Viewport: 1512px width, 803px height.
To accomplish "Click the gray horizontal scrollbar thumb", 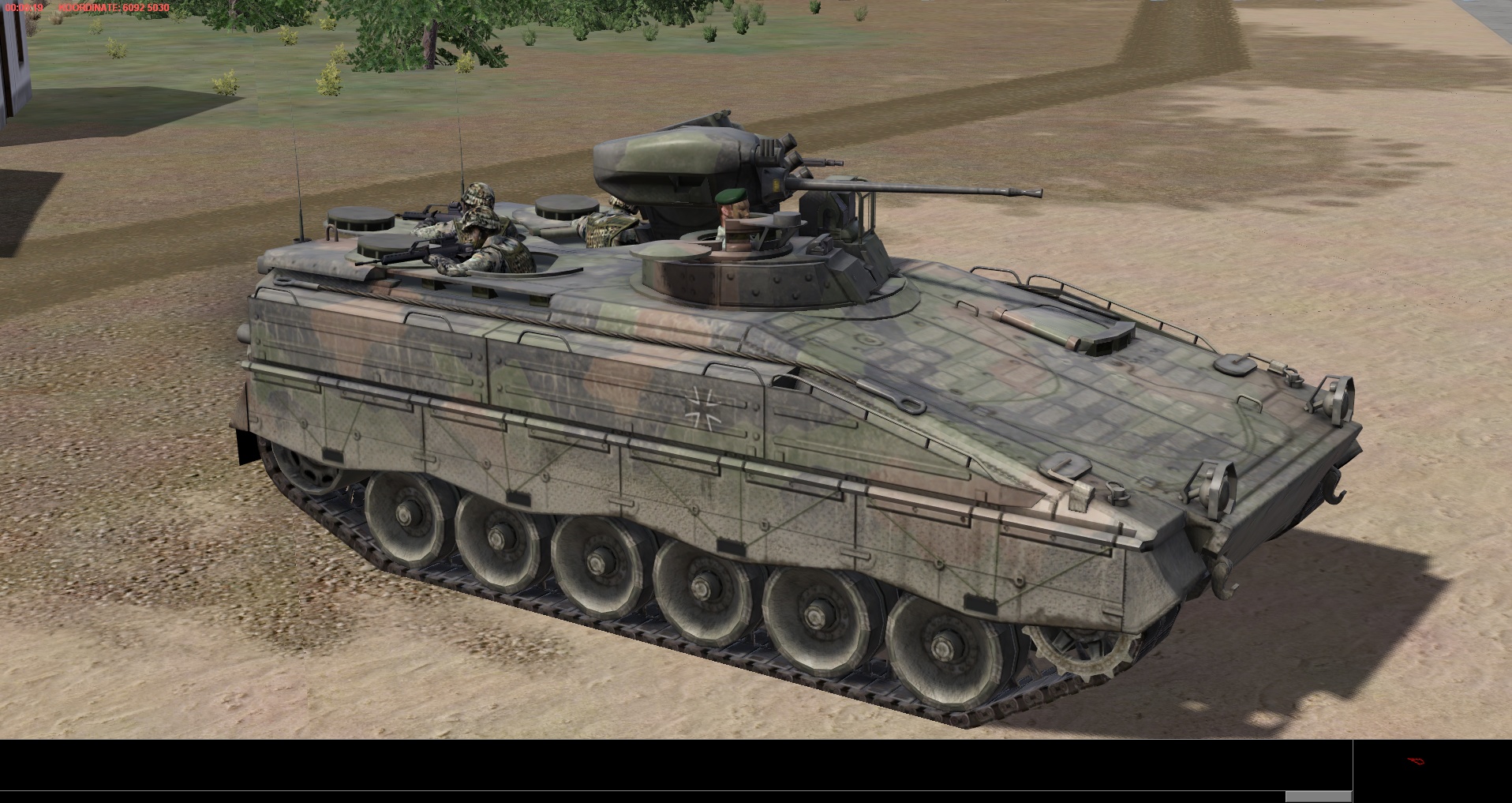I will pyautogui.click(x=1318, y=796).
